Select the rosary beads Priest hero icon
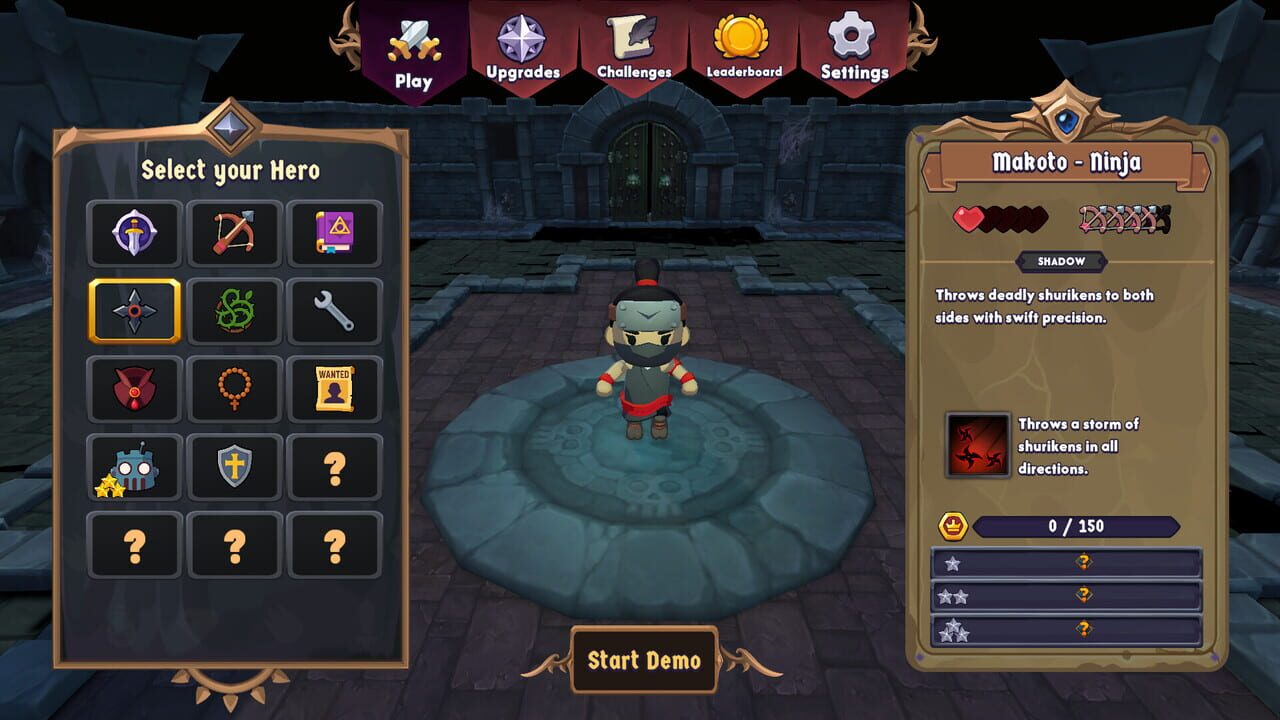Image resolution: width=1280 pixels, height=720 pixels. (234, 389)
